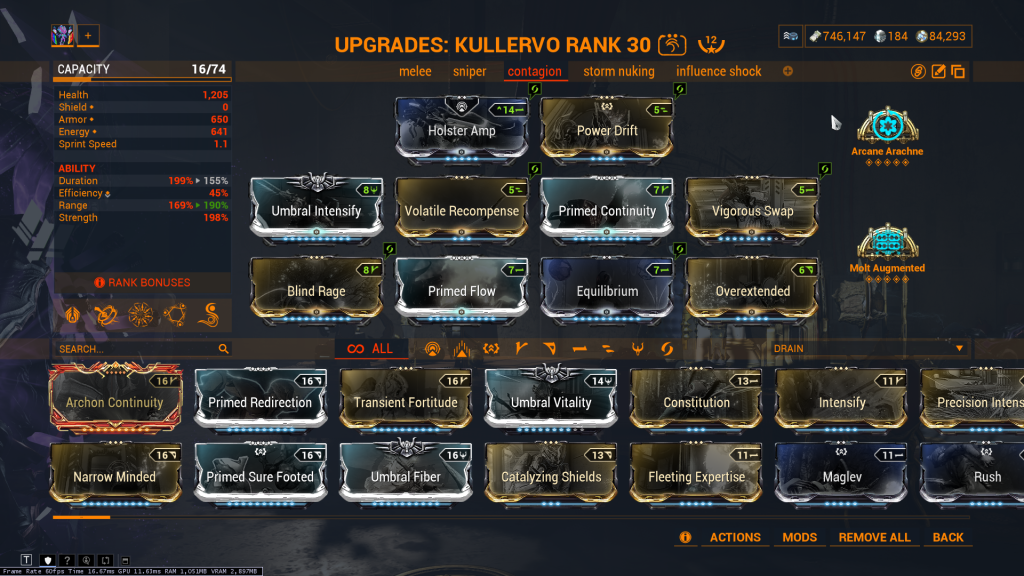This screenshot has height=576, width=1024.
Task: Pick the equipped Umbral Intensify mod
Action: tap(316, 210)
